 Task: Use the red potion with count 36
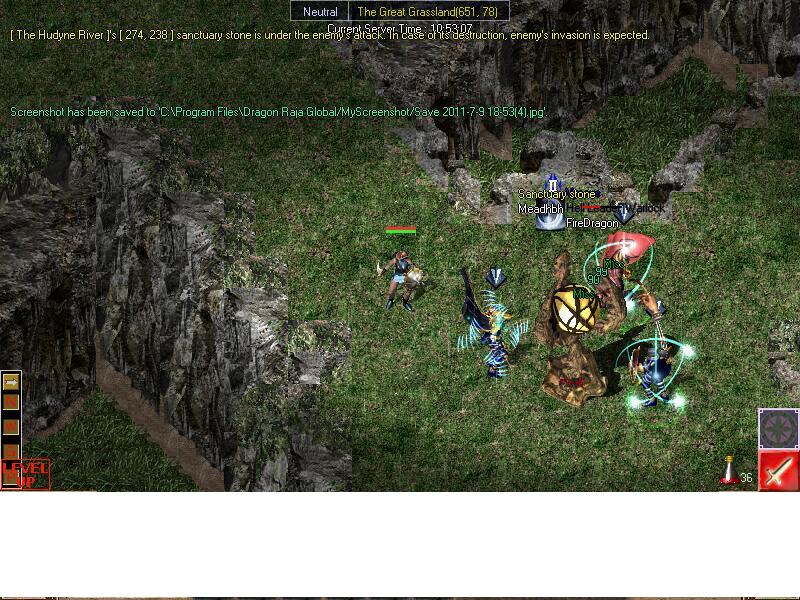(730, 473)
